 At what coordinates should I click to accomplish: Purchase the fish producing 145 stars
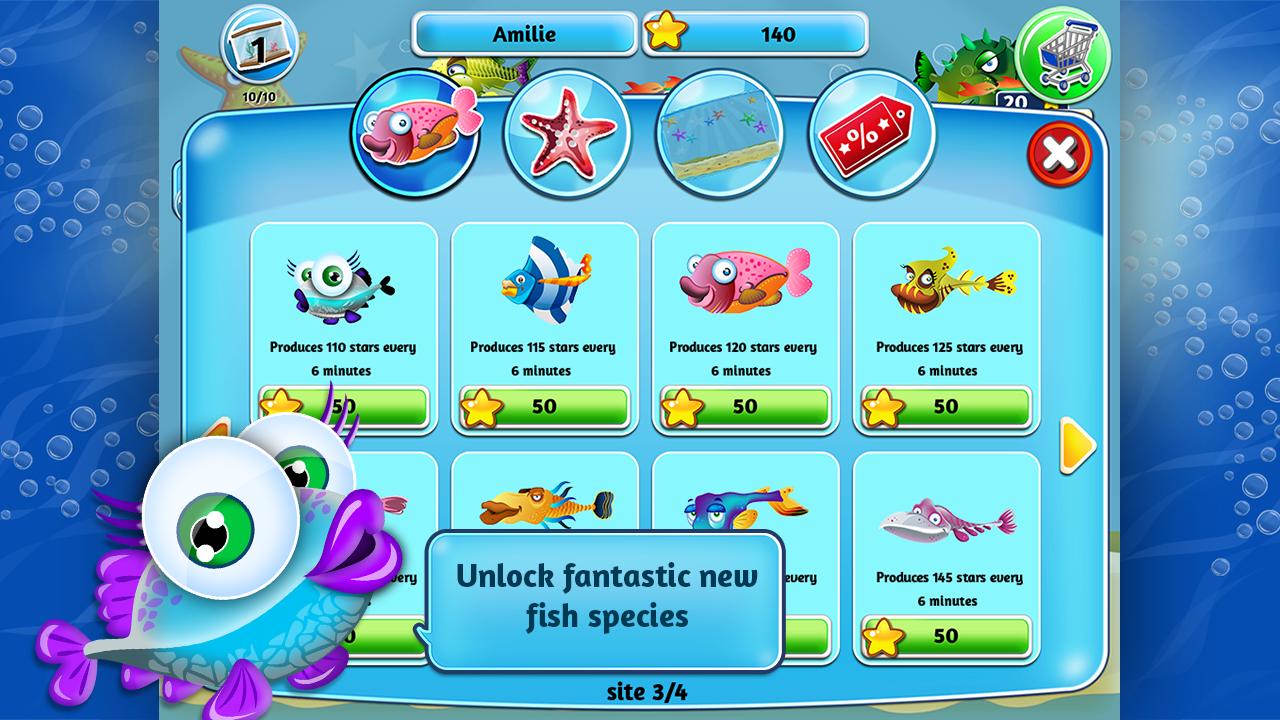(946, 636)
